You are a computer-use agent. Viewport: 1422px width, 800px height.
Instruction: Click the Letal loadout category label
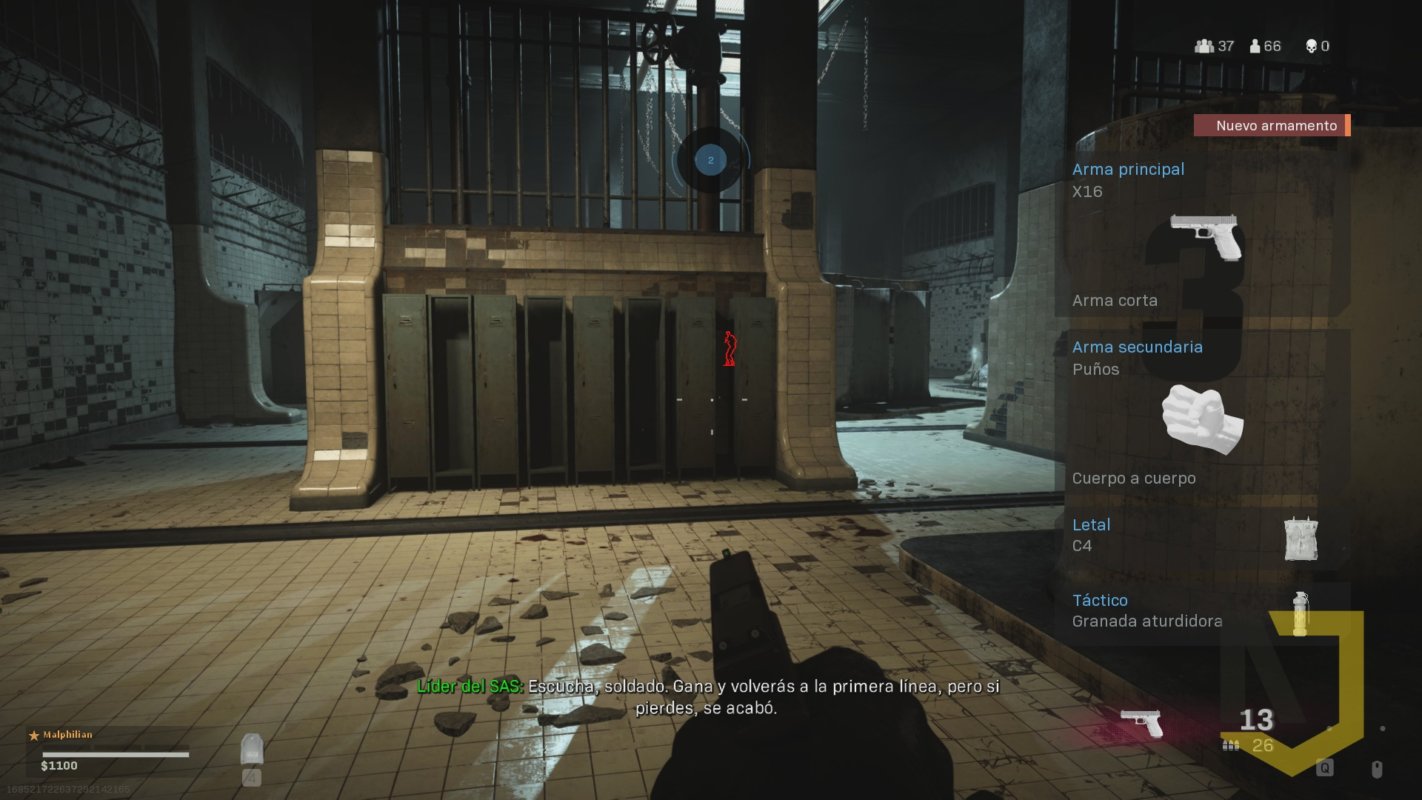click(x=1091, y=524)
